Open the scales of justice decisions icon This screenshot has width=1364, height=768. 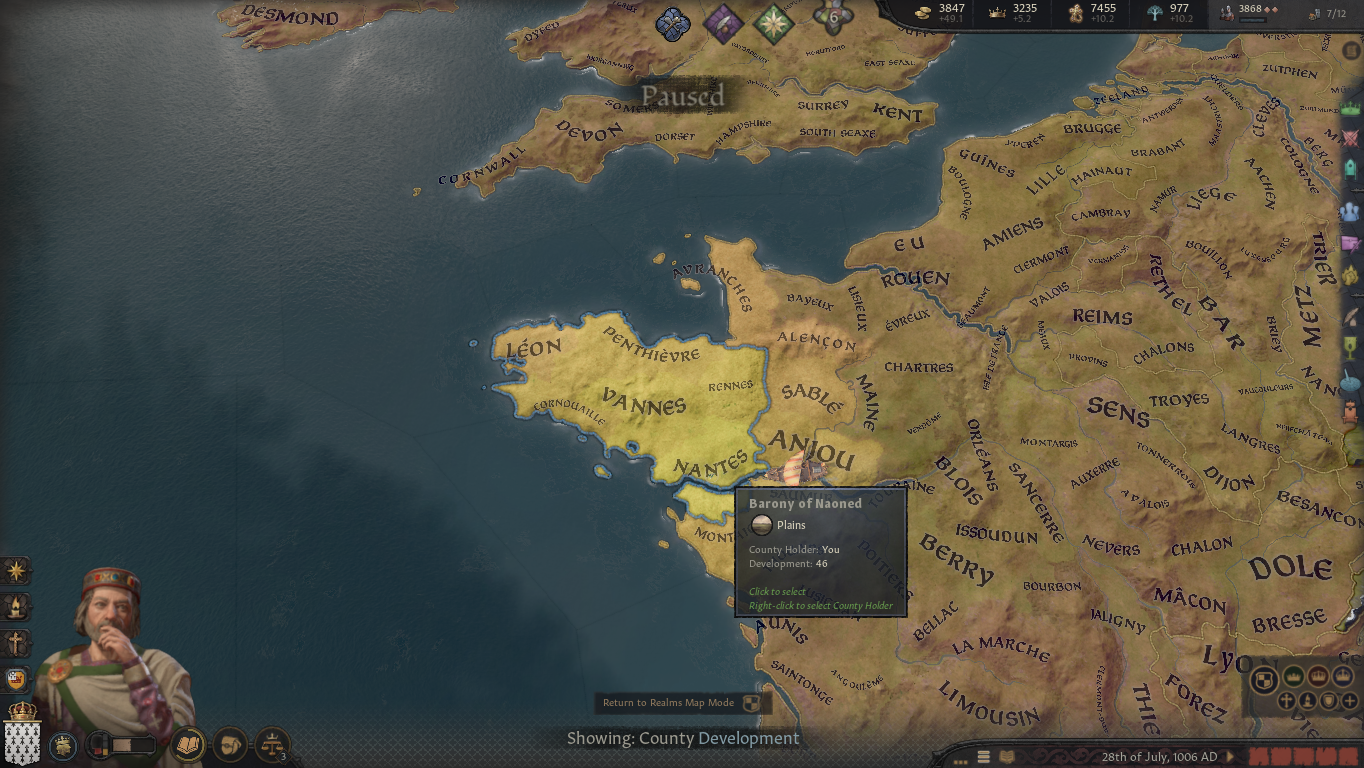(x=271, y=744)
